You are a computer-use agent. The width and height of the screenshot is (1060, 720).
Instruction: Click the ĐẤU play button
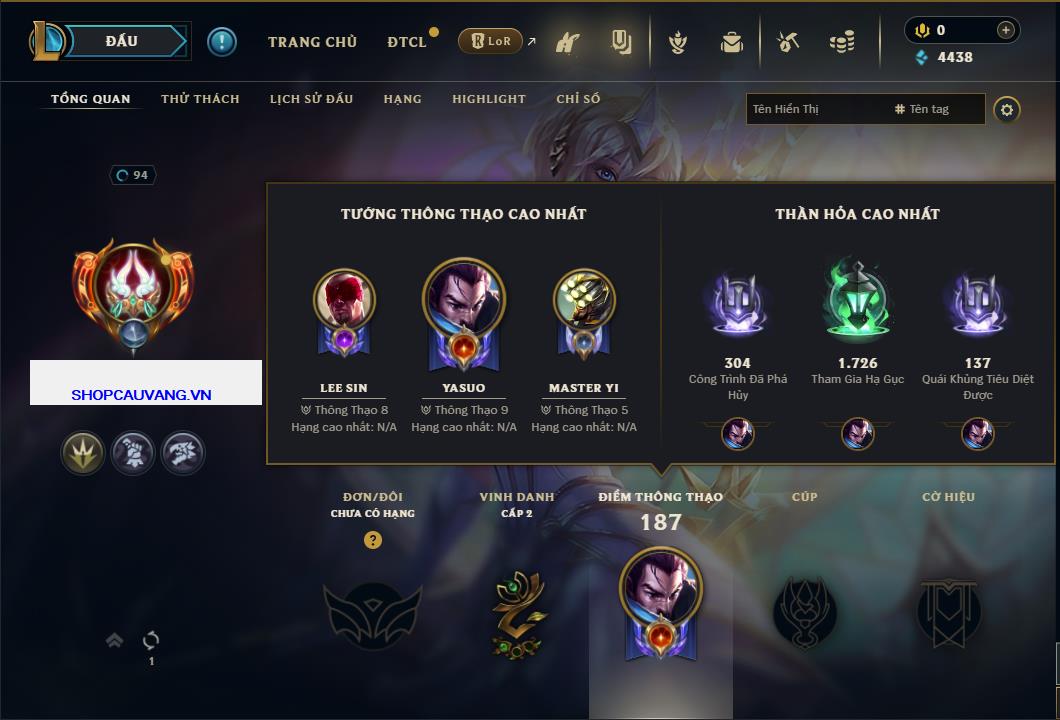pyautogui.click(x=122, y=41)
